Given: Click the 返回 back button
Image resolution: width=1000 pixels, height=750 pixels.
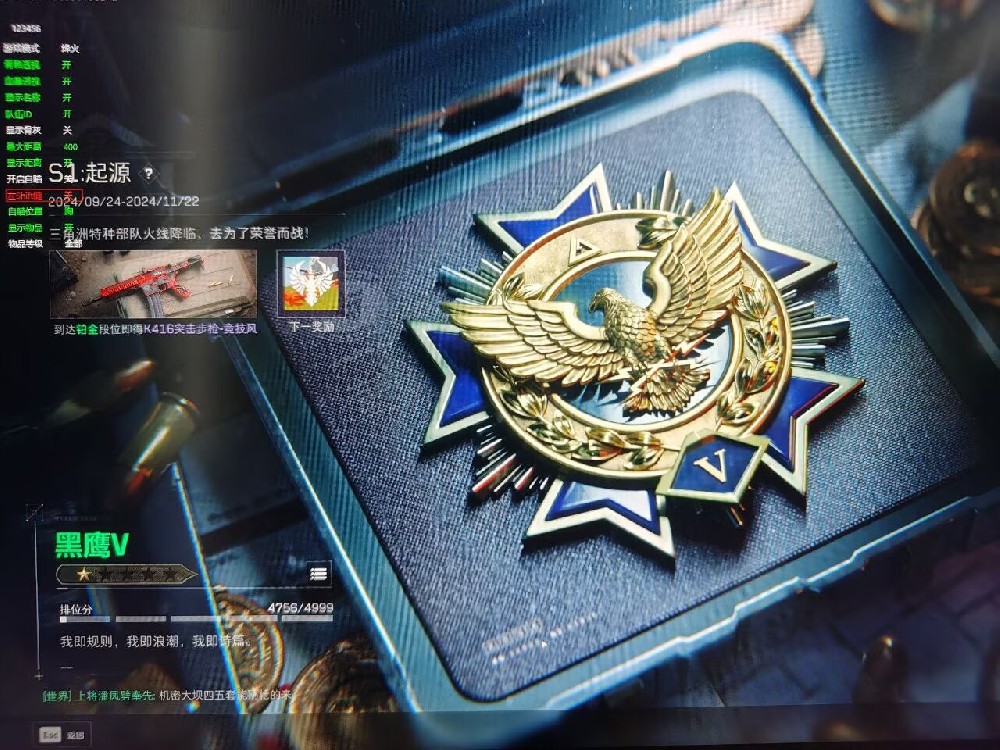Looking at the screenshot, I should click(62, 735).
